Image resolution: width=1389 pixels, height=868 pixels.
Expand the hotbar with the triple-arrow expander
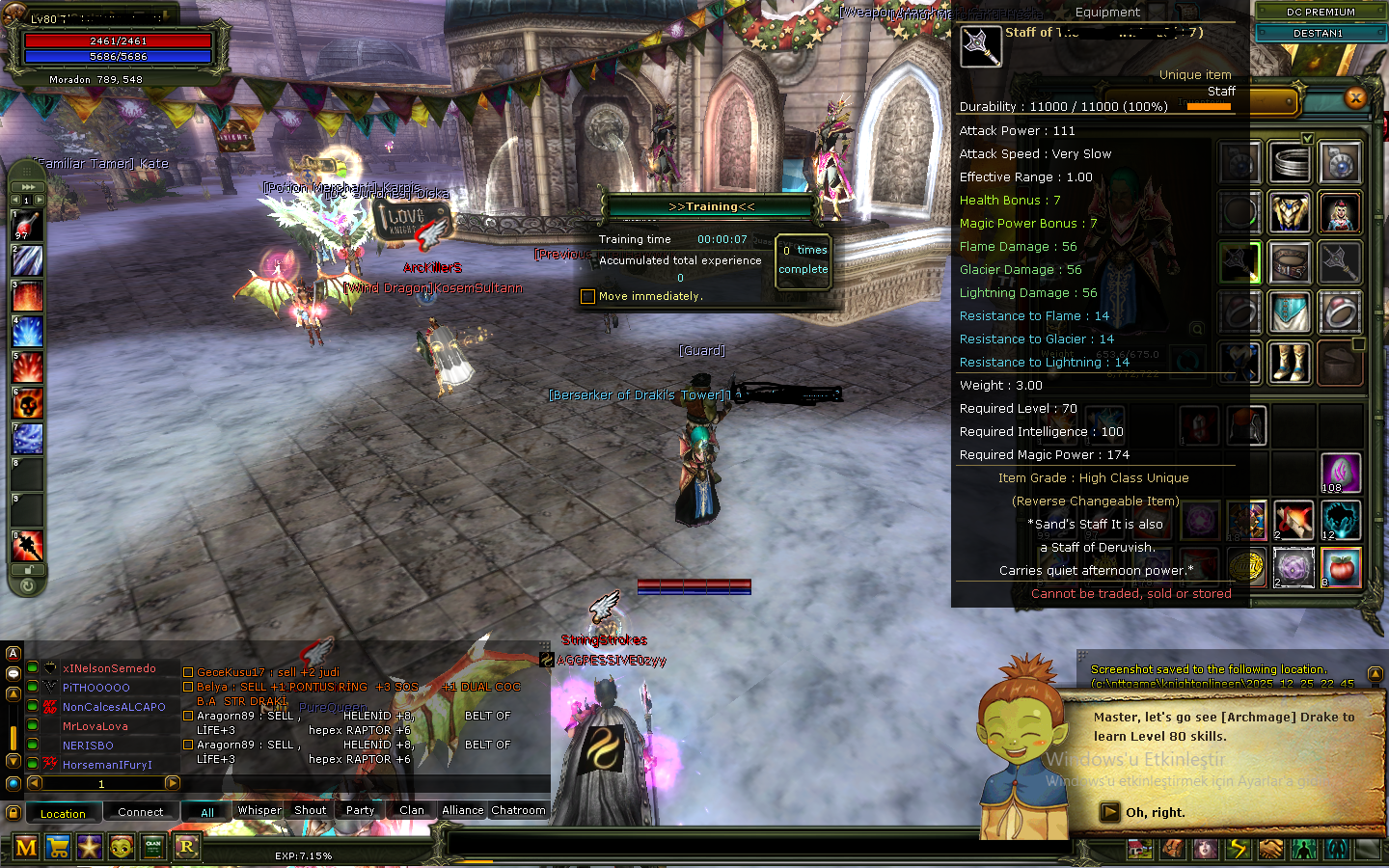coord(27,187)
